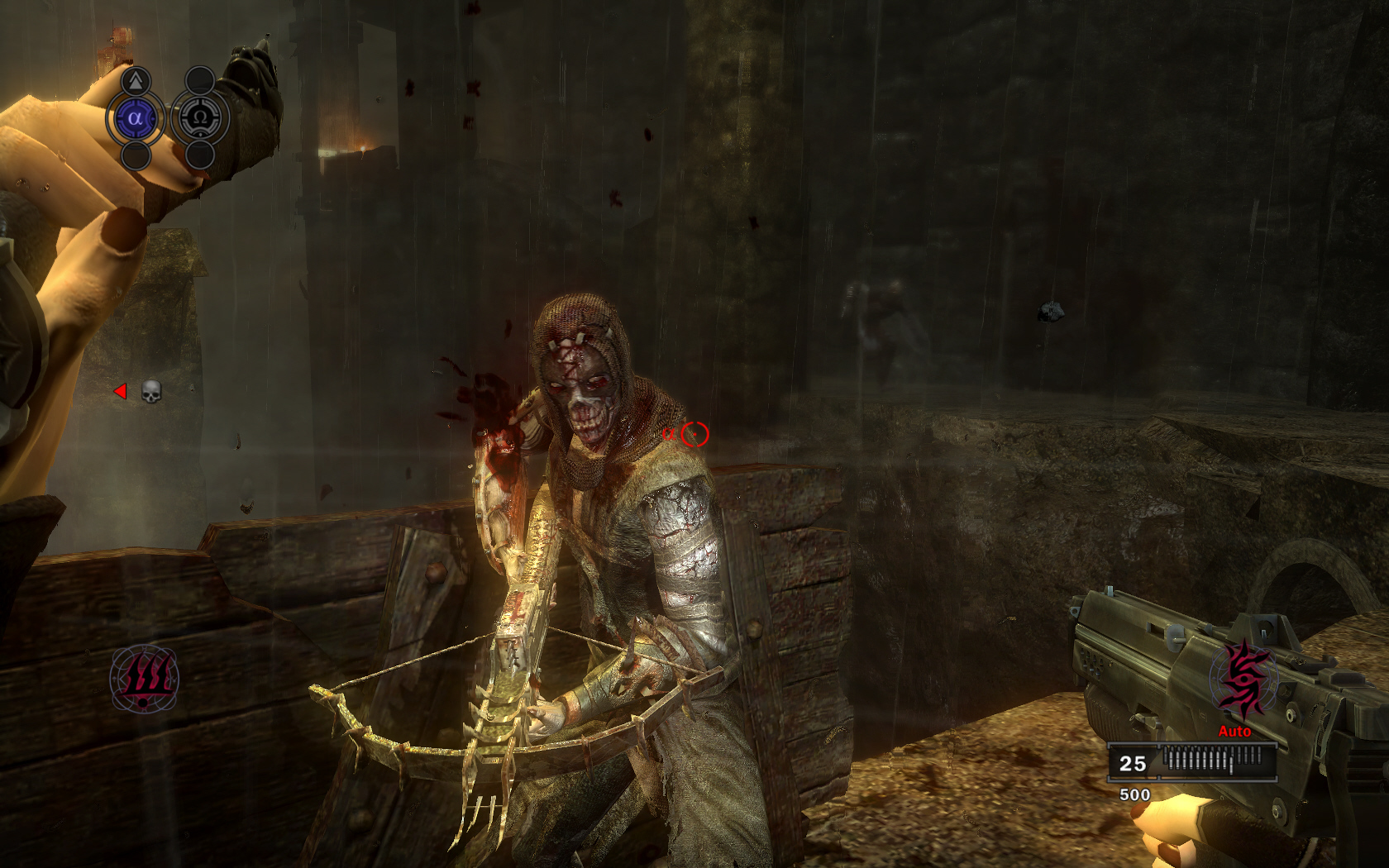Toggle the Auto fire mode label
Screen dimensions: 1389x868
pyautogui.click(x=1234, y=731)
